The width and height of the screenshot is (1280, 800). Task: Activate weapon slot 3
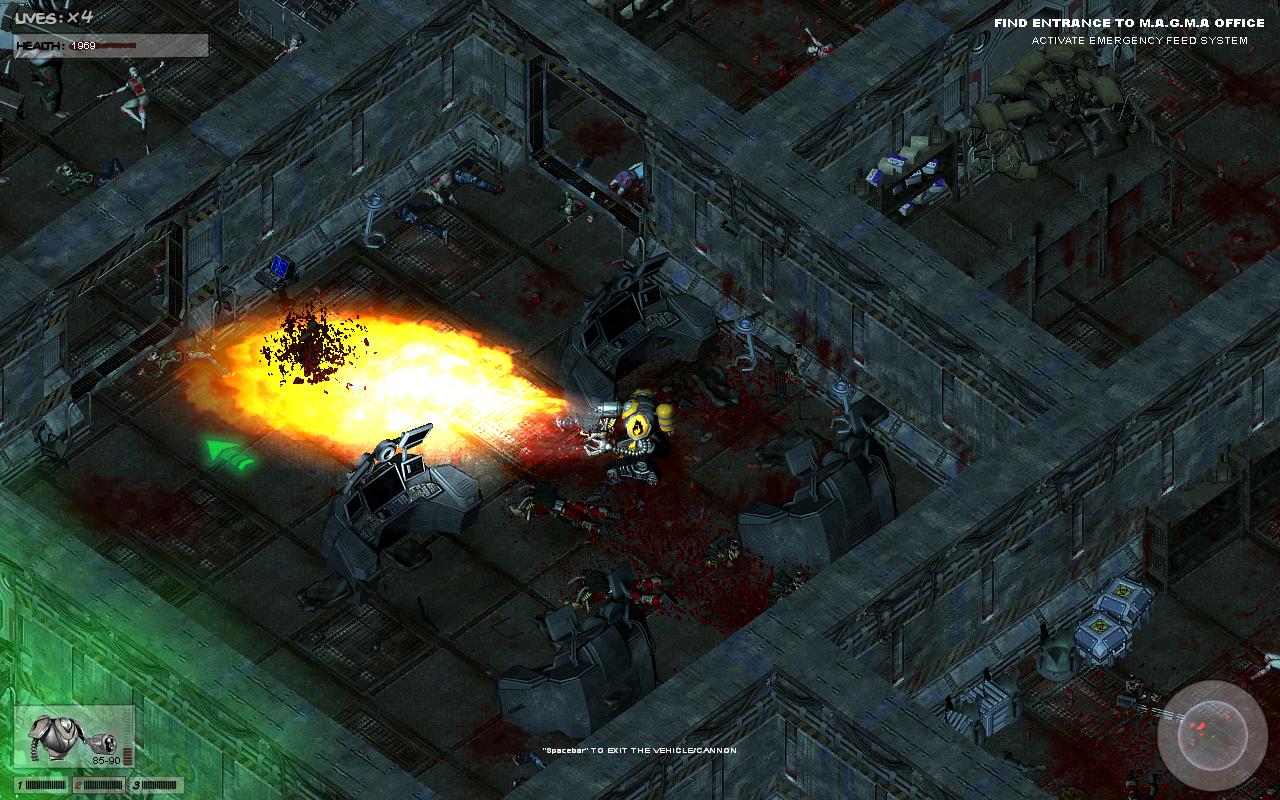[x=157, y=785]
